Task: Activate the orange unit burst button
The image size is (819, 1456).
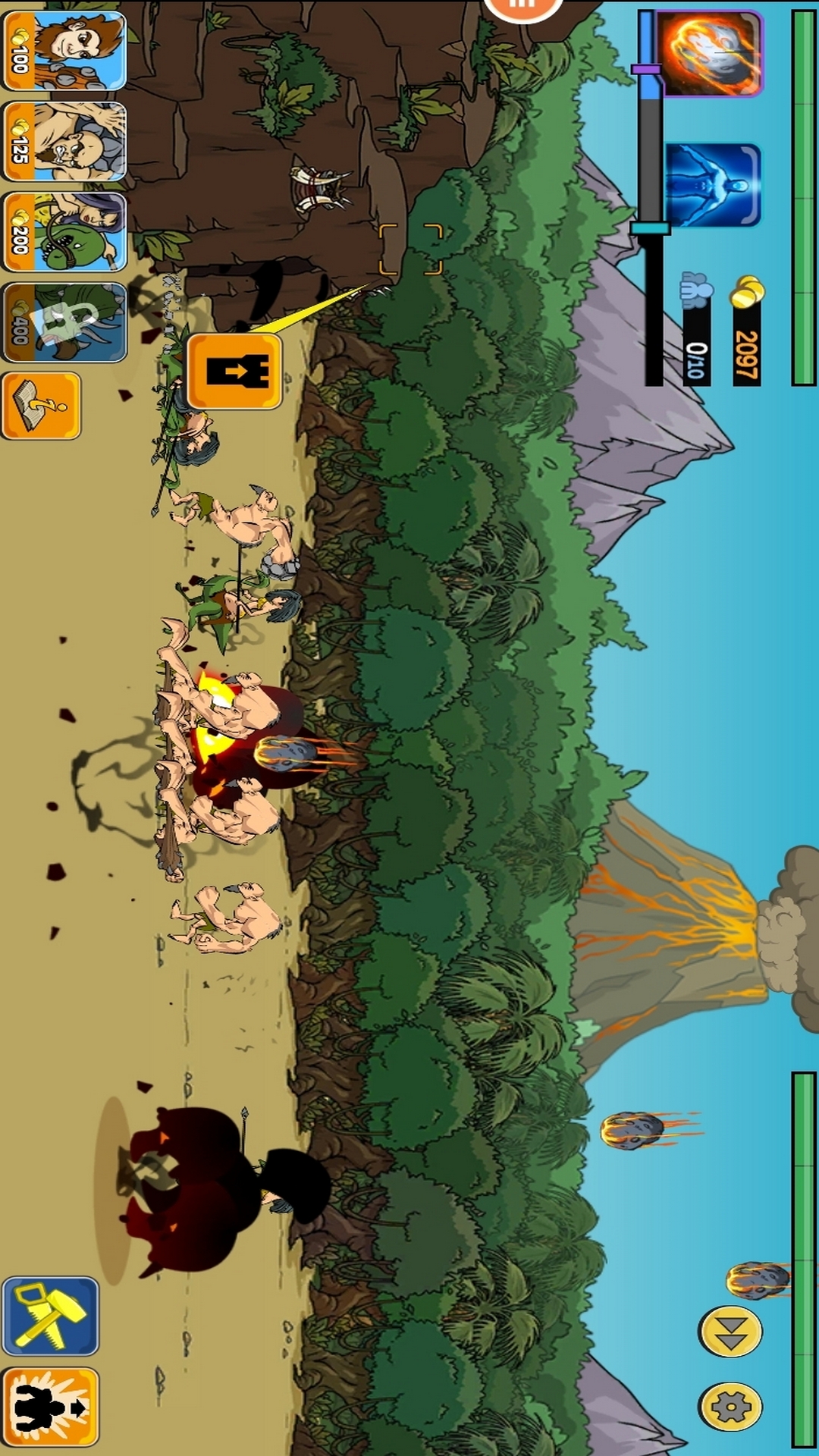Action: (x=51, y=1407)
